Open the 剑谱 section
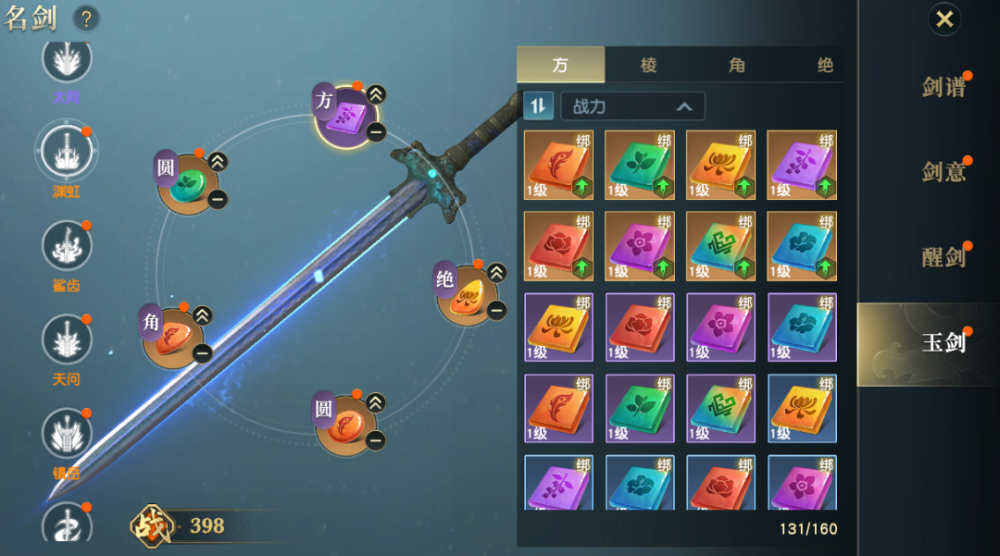The height and width of the screenshot is (556, 1000). (x=943, y=87)
